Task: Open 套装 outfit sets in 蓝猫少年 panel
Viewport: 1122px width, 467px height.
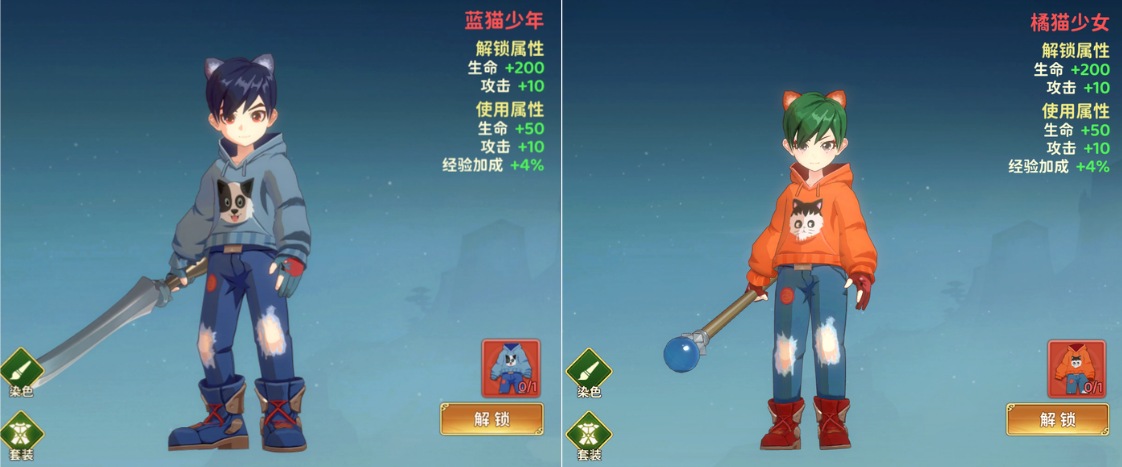Action: [x=22, y=437]
